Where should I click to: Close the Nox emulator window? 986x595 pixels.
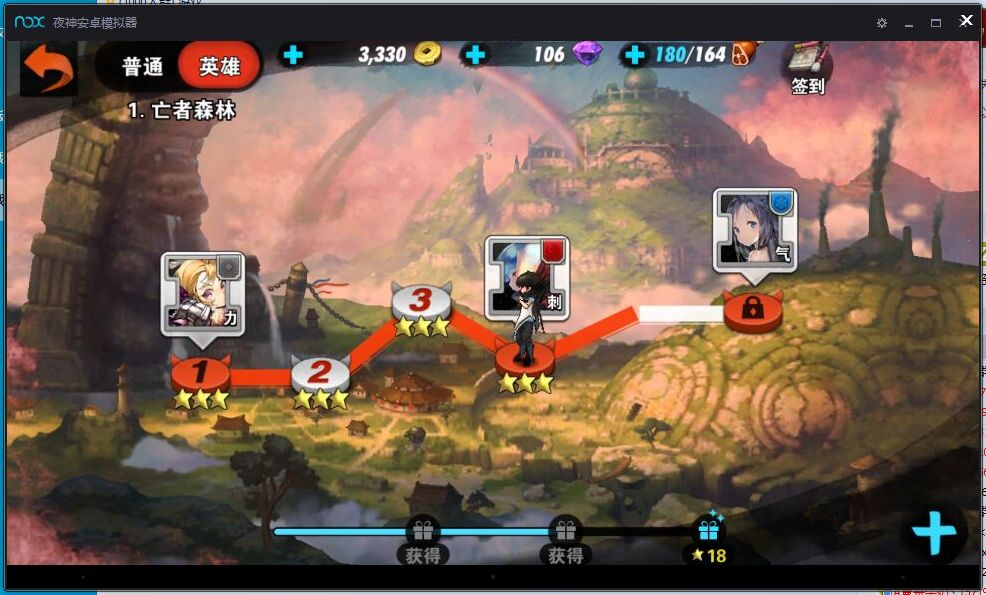tap(966, 21)
